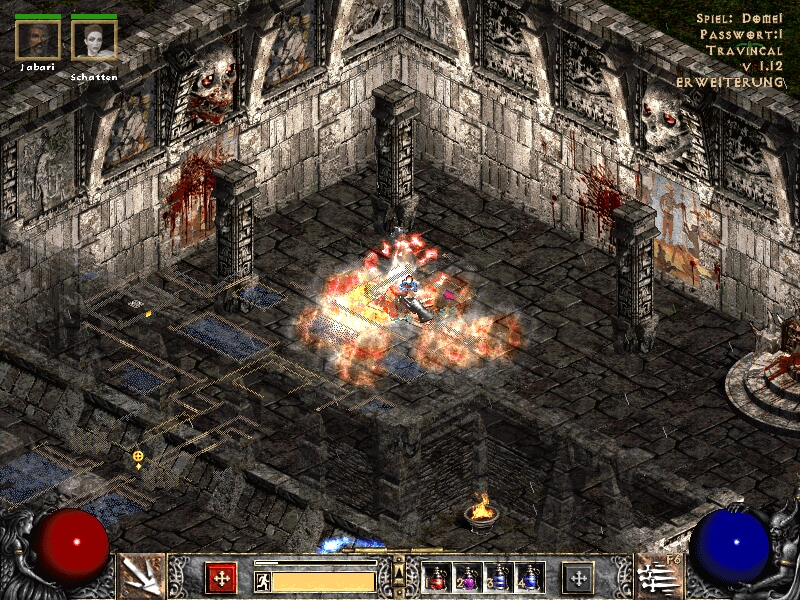Open the left-hand attack skill selector

tap(141, 576)
